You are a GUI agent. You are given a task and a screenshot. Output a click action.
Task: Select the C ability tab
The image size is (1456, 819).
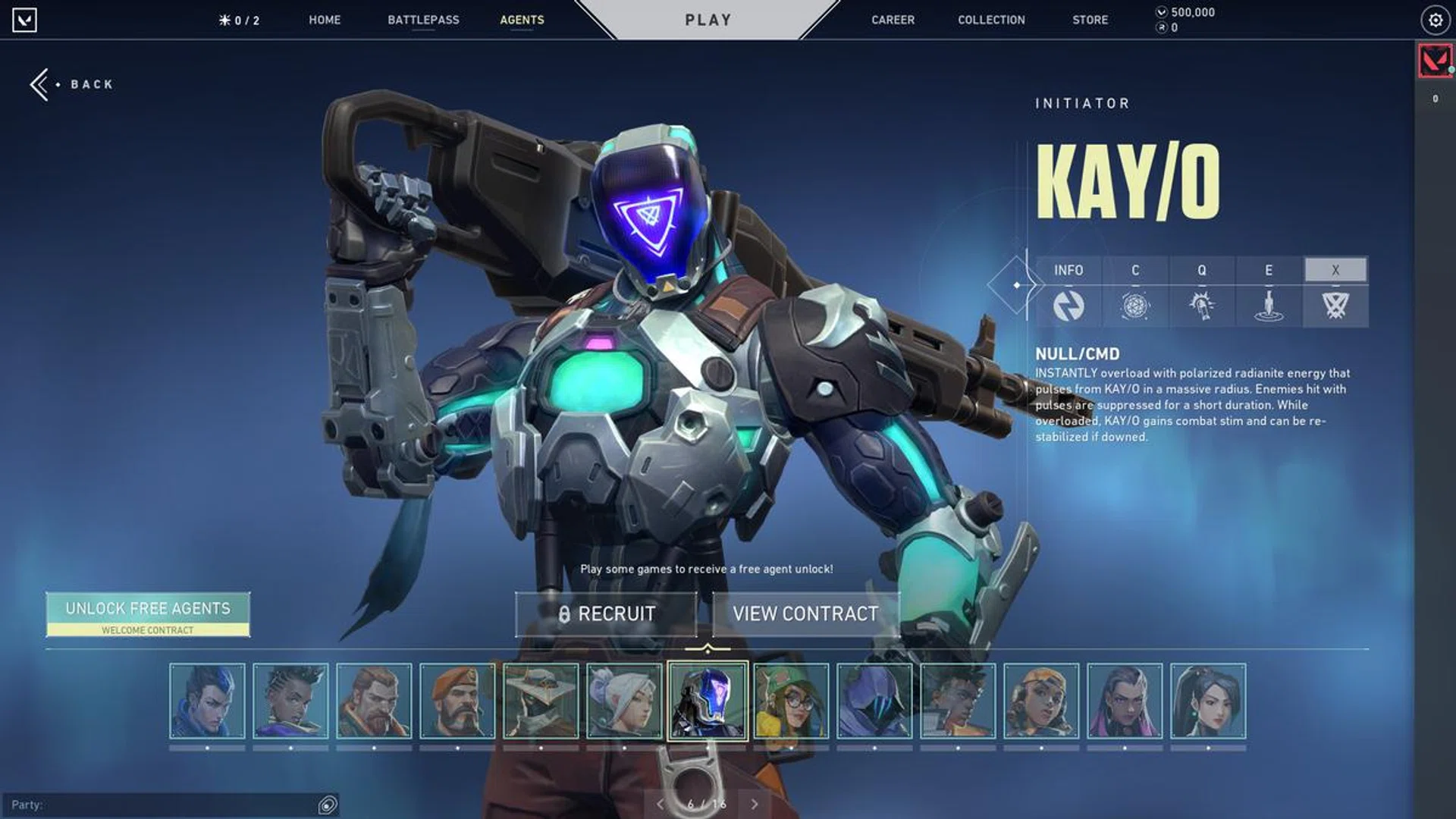[x=1135, y=291]
